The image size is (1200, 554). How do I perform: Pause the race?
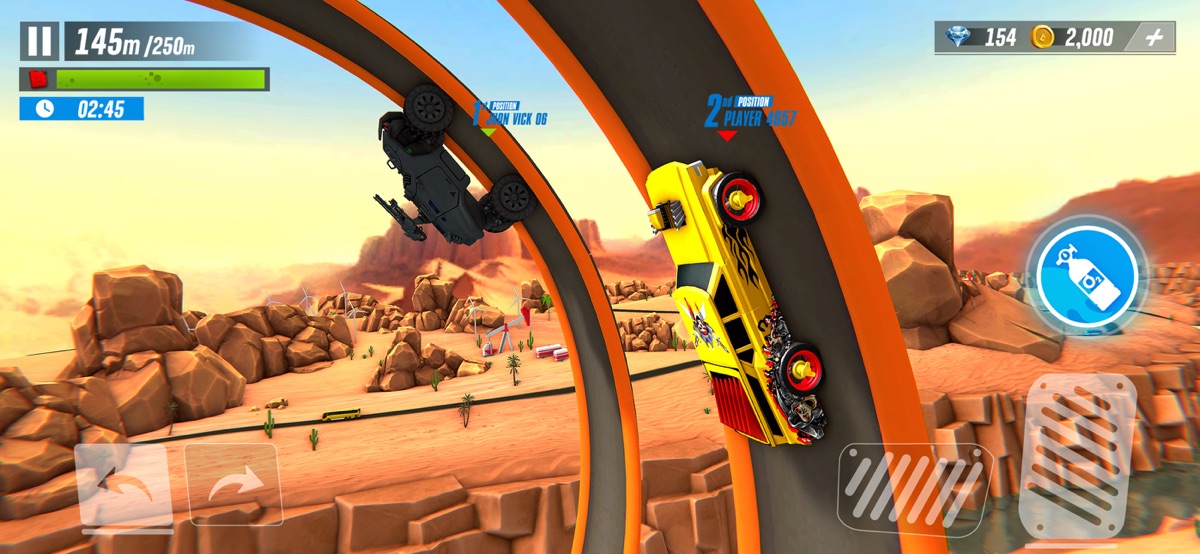(39, 41)
